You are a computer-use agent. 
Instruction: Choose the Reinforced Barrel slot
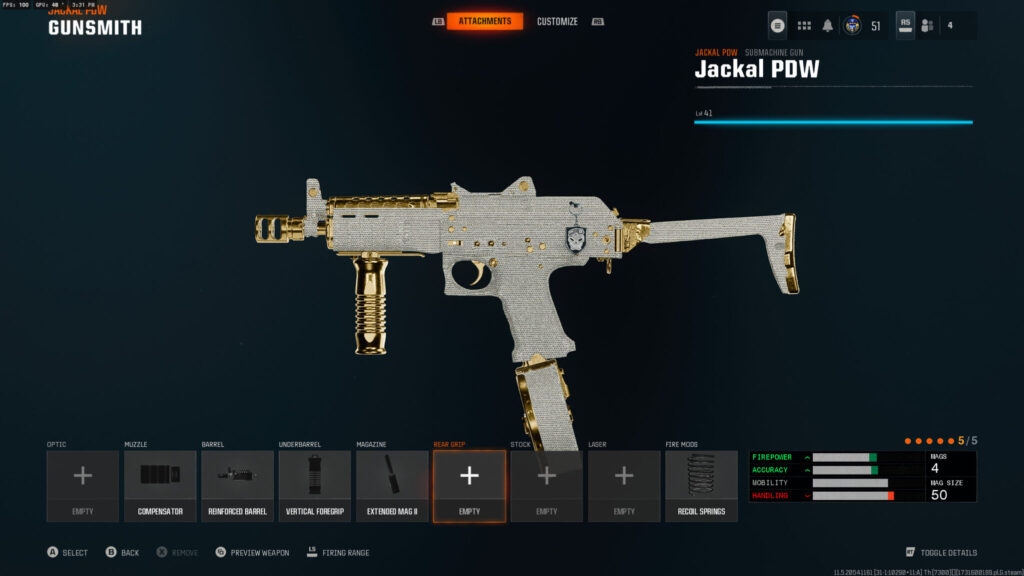click(x=237, y=485)
